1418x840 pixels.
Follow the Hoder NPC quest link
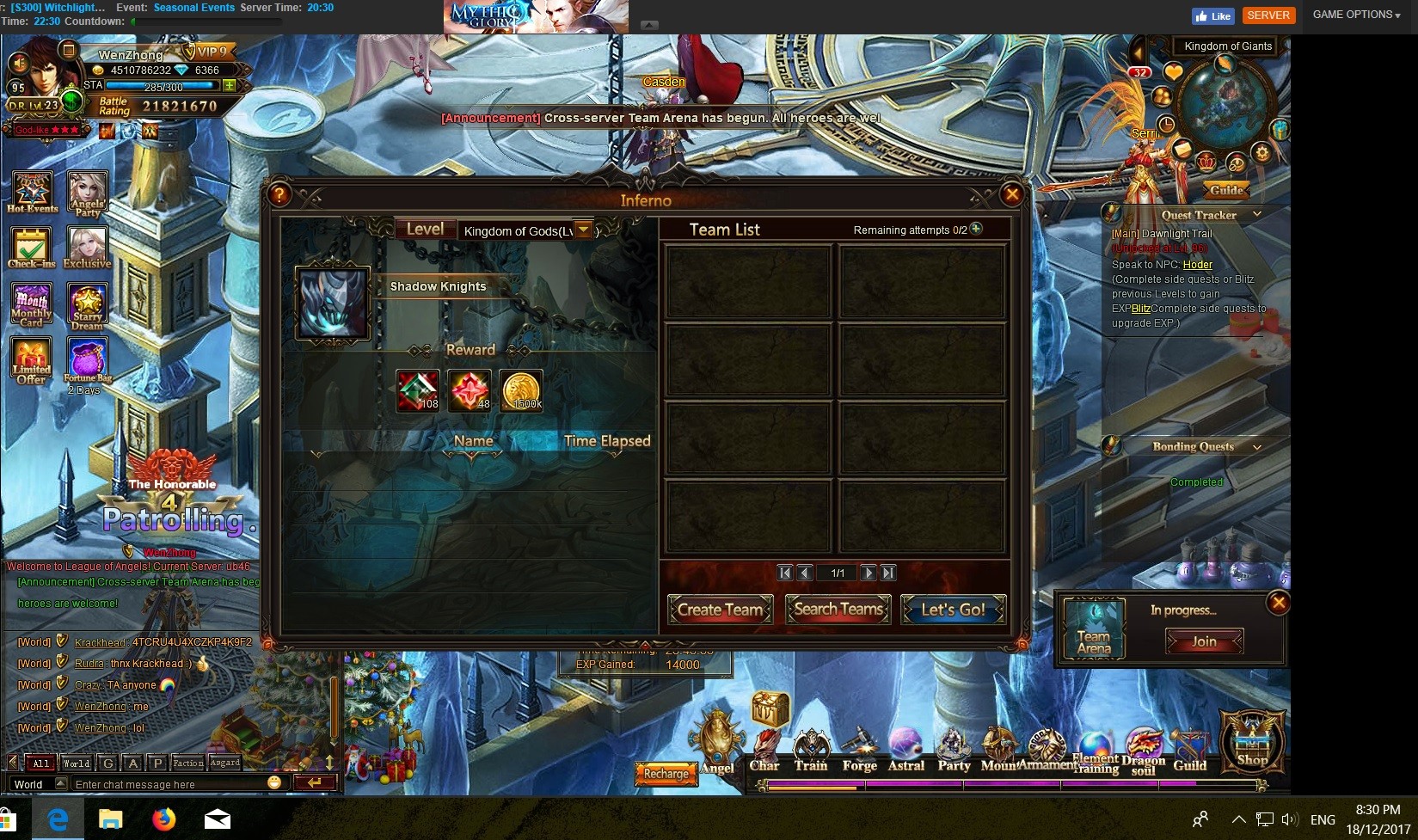pyautogui.click(x=1197, y=265)
